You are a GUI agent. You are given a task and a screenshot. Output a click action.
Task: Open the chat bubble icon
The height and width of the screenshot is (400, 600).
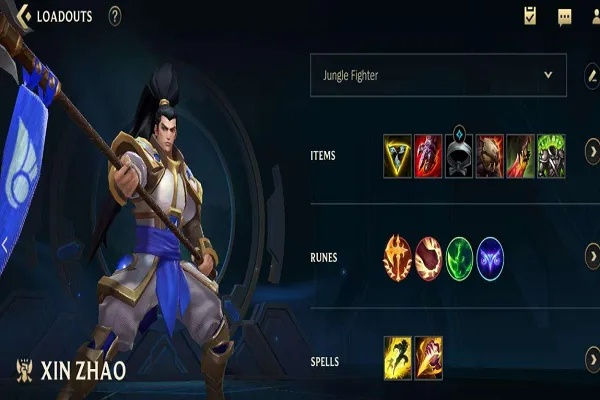point(564,17)
